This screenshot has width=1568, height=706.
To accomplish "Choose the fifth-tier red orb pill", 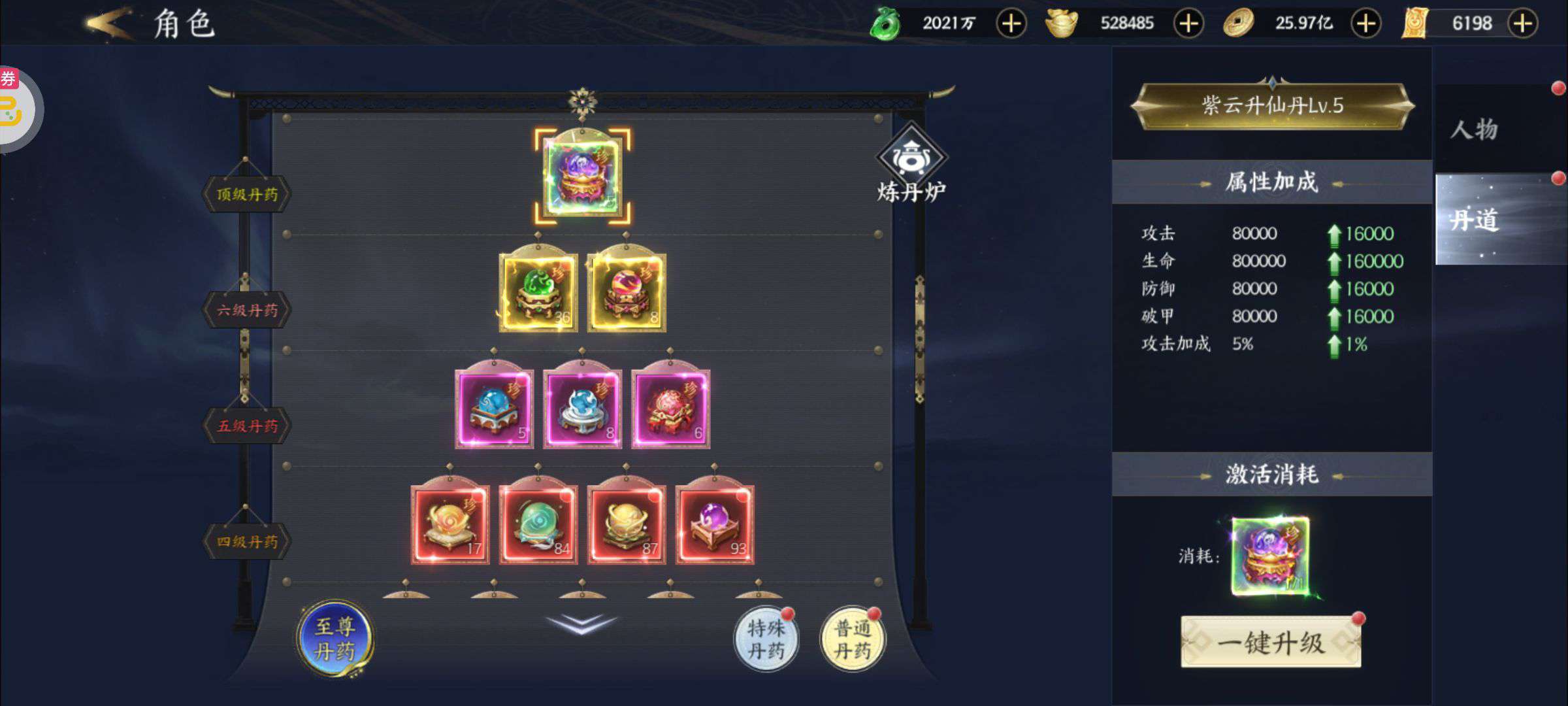I will (x=670, y=409).
